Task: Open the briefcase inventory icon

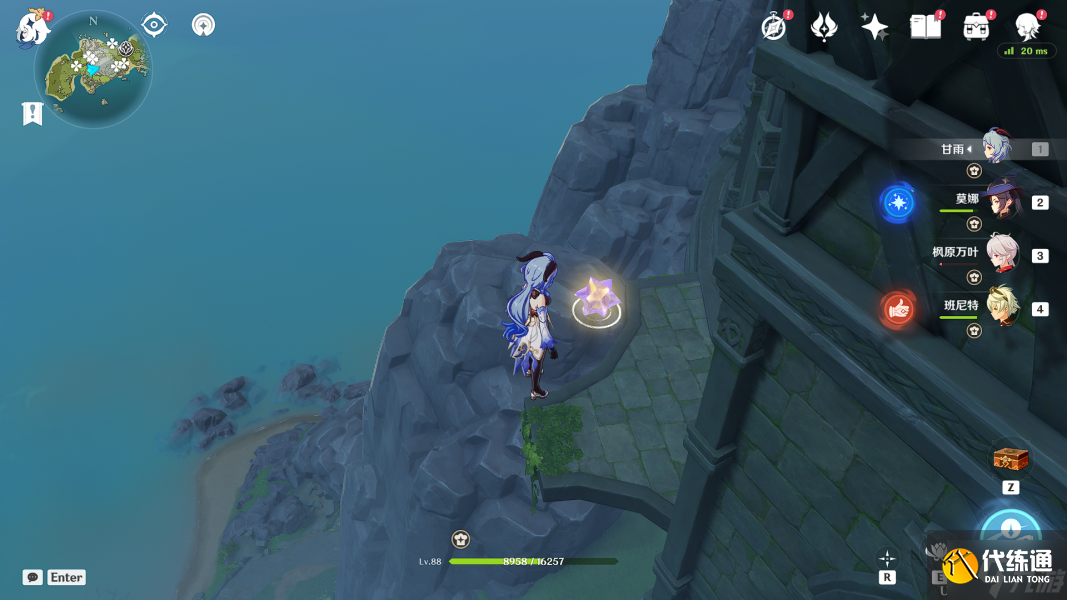Action: coord(976,27)
